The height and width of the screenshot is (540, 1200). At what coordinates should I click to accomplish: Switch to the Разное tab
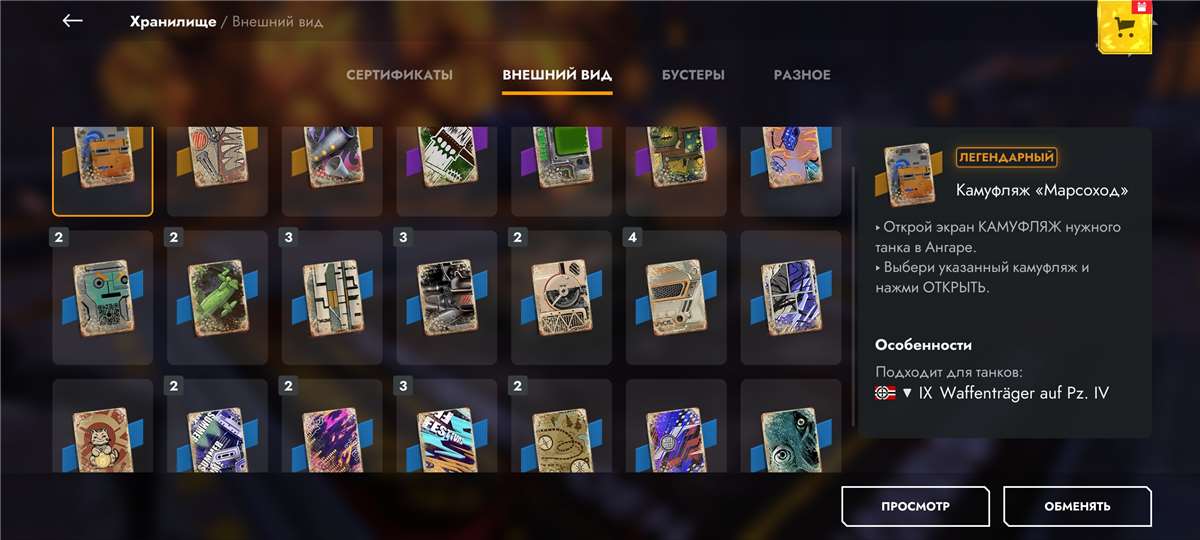802,75
